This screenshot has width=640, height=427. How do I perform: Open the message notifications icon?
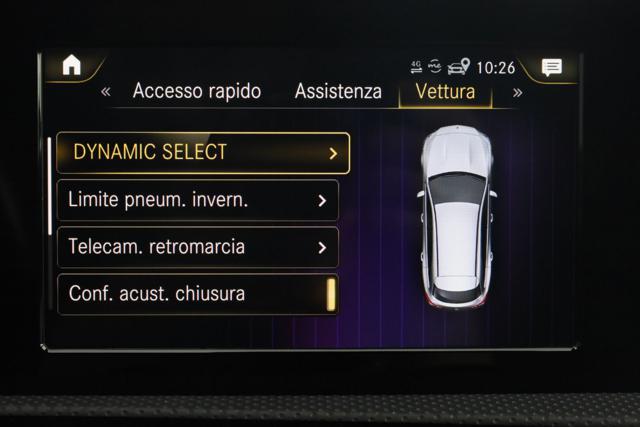click(551, 68)
